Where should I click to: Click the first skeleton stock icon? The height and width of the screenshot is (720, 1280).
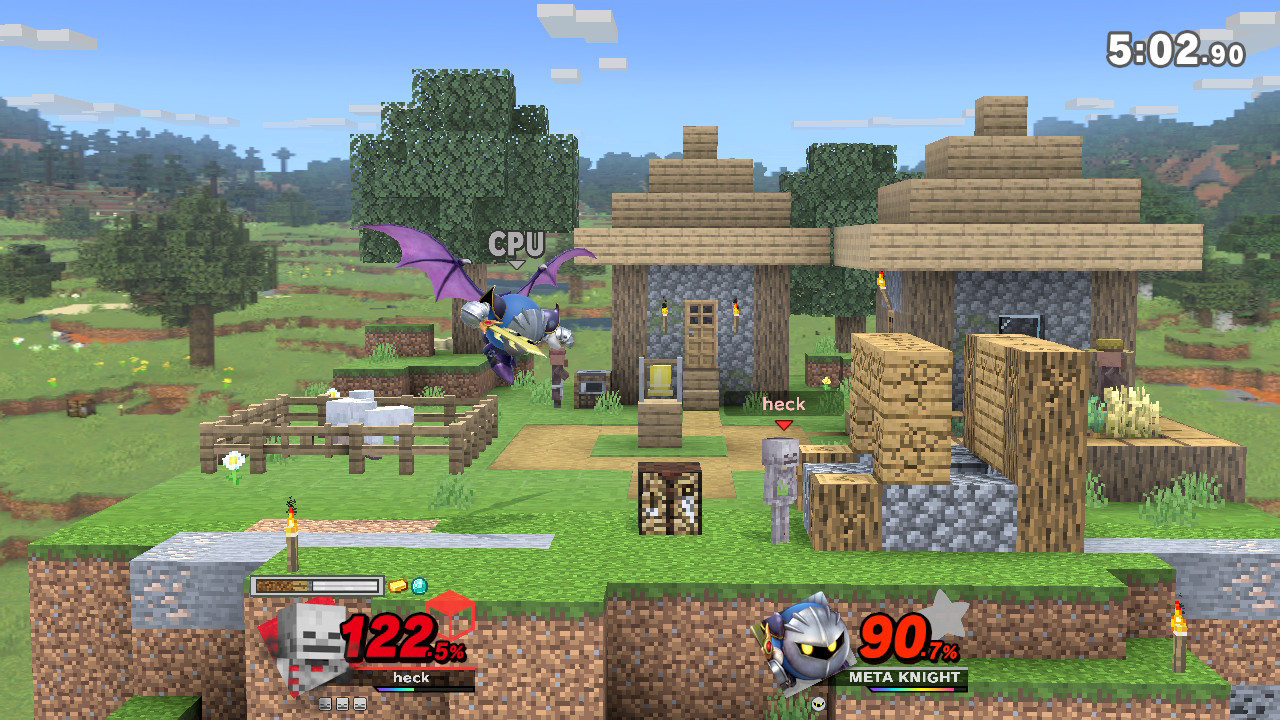[324, 703]
